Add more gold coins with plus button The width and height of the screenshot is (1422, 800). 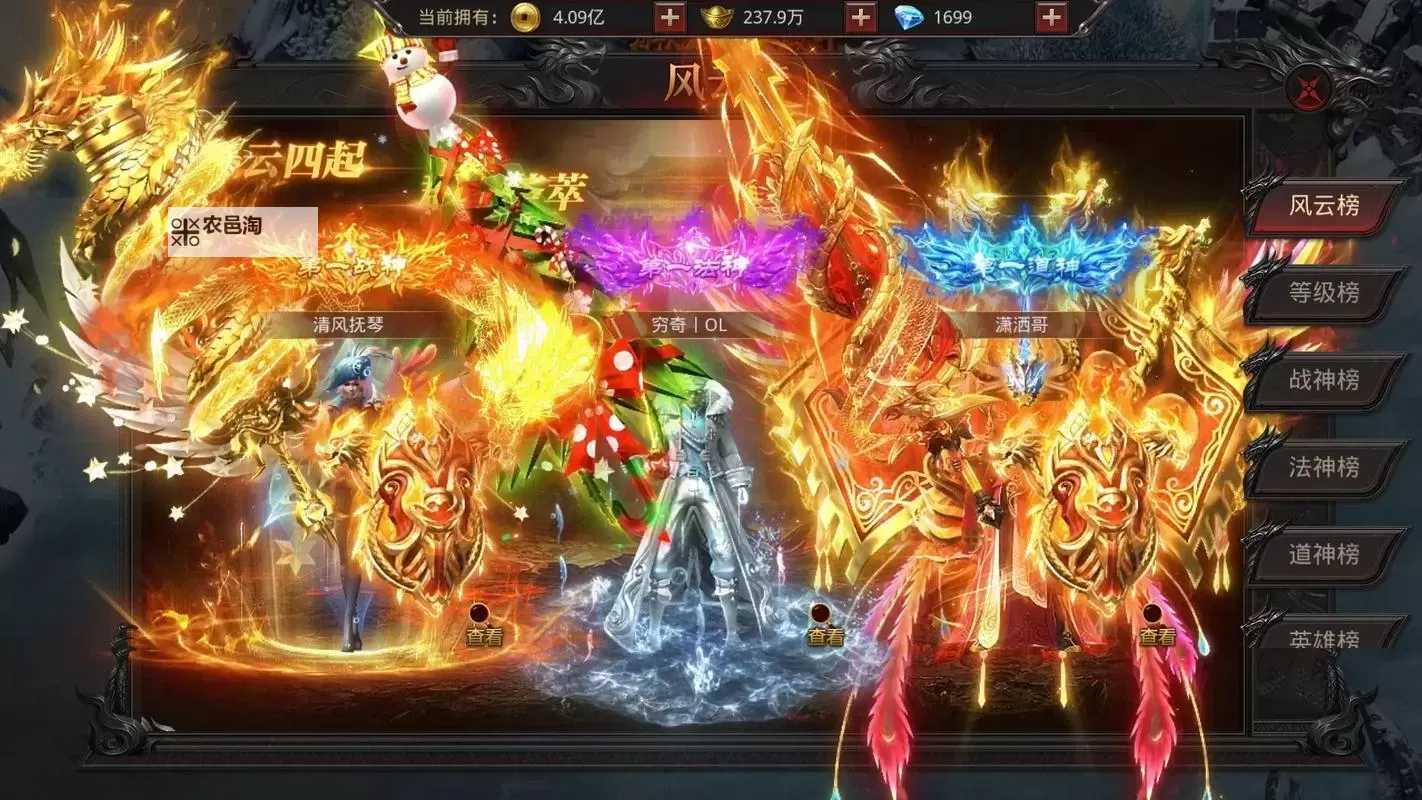click(x=669, y=17)
